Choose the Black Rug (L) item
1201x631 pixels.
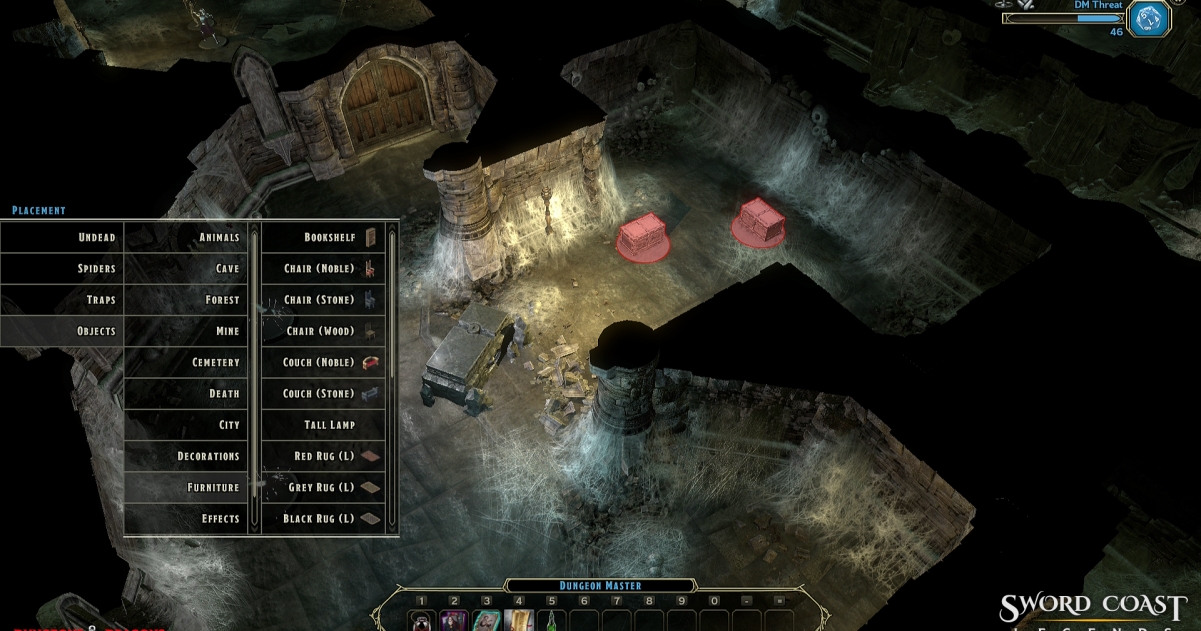pos(323,518)
